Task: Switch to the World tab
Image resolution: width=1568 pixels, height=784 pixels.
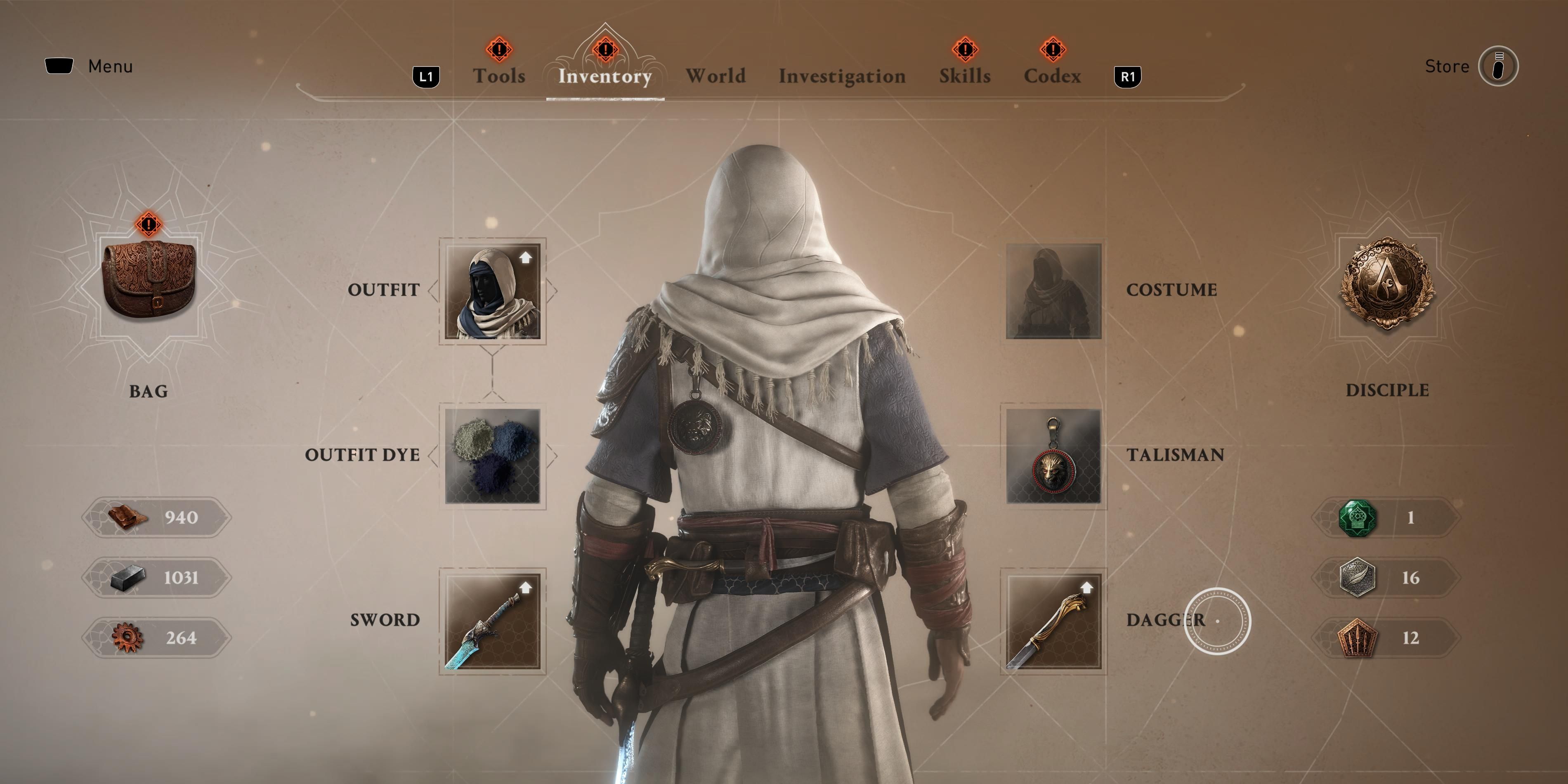Action: click(716, 75)
